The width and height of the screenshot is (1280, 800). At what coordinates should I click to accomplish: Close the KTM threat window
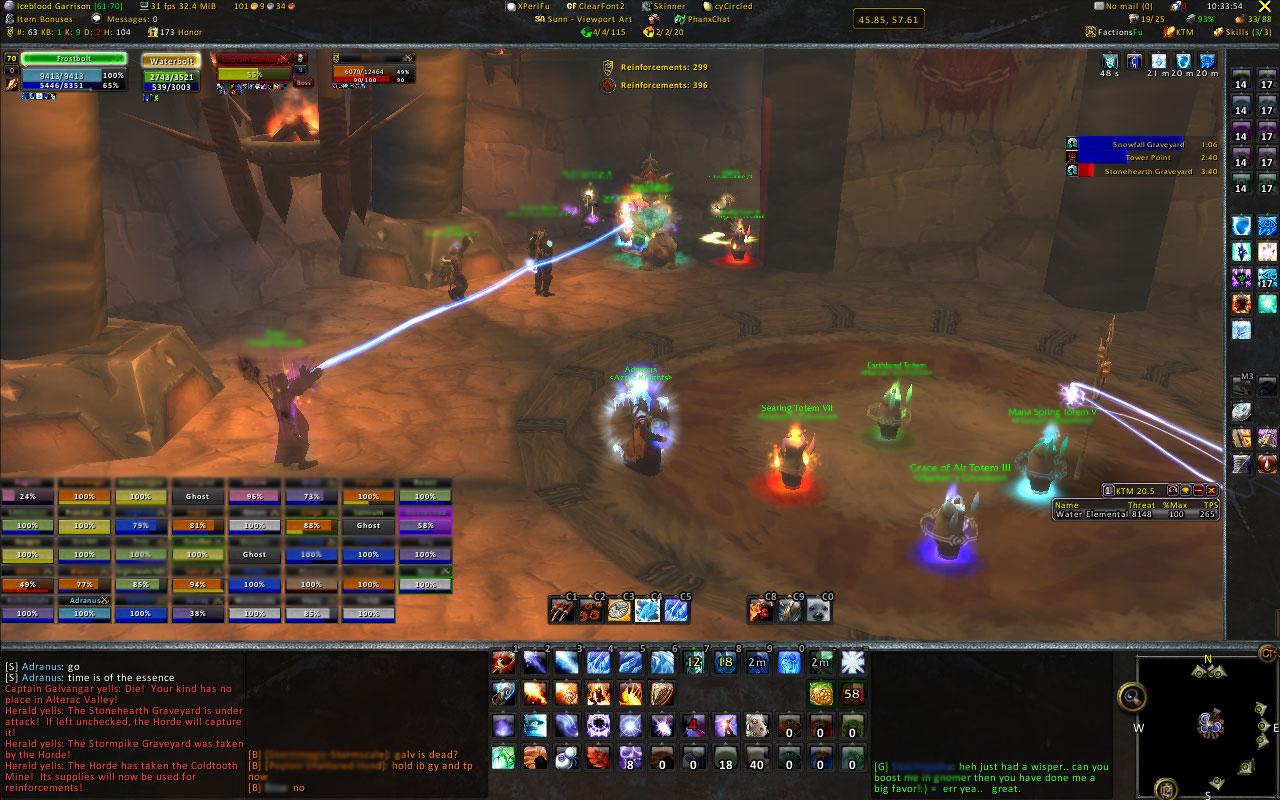(x=1212, y=490)
